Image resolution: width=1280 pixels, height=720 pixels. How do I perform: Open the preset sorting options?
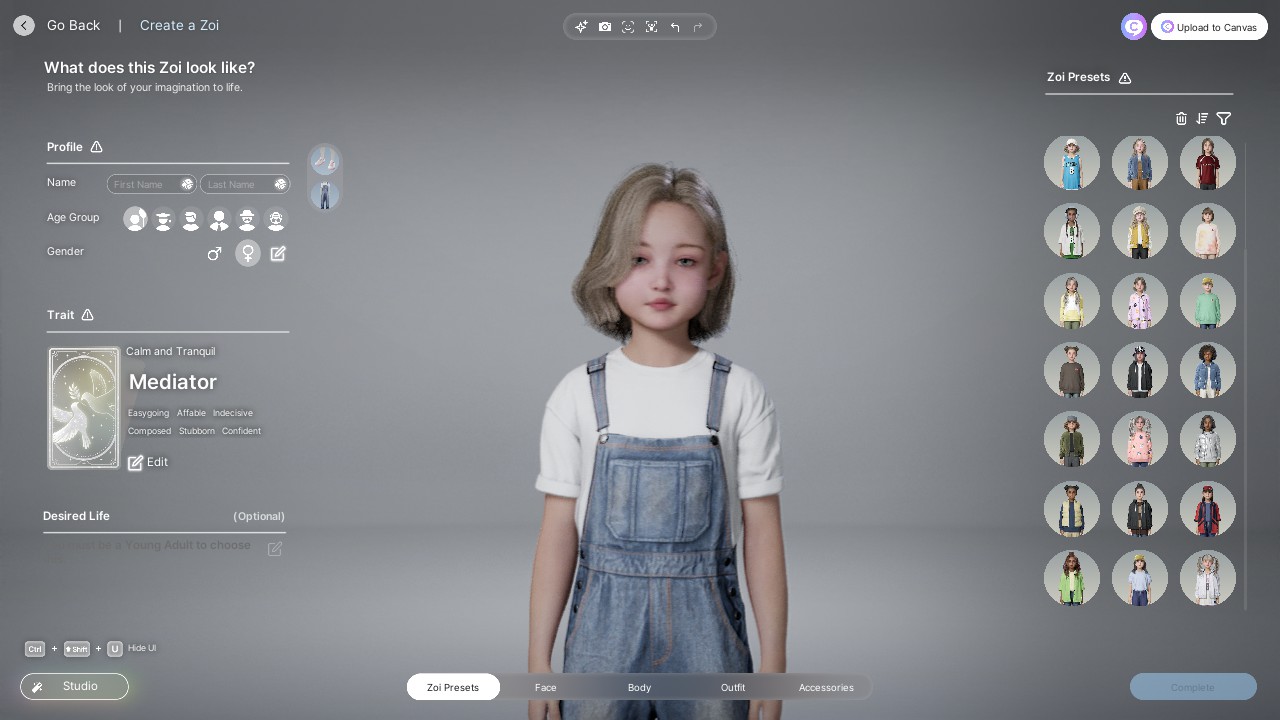click(x=1202, y=119)
